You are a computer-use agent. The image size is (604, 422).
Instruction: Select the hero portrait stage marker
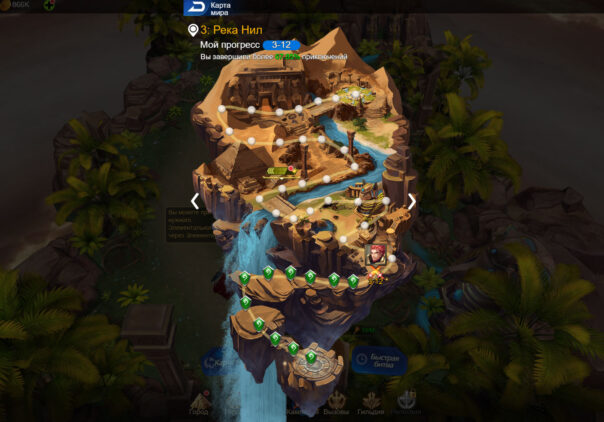[x=376, y=255]
